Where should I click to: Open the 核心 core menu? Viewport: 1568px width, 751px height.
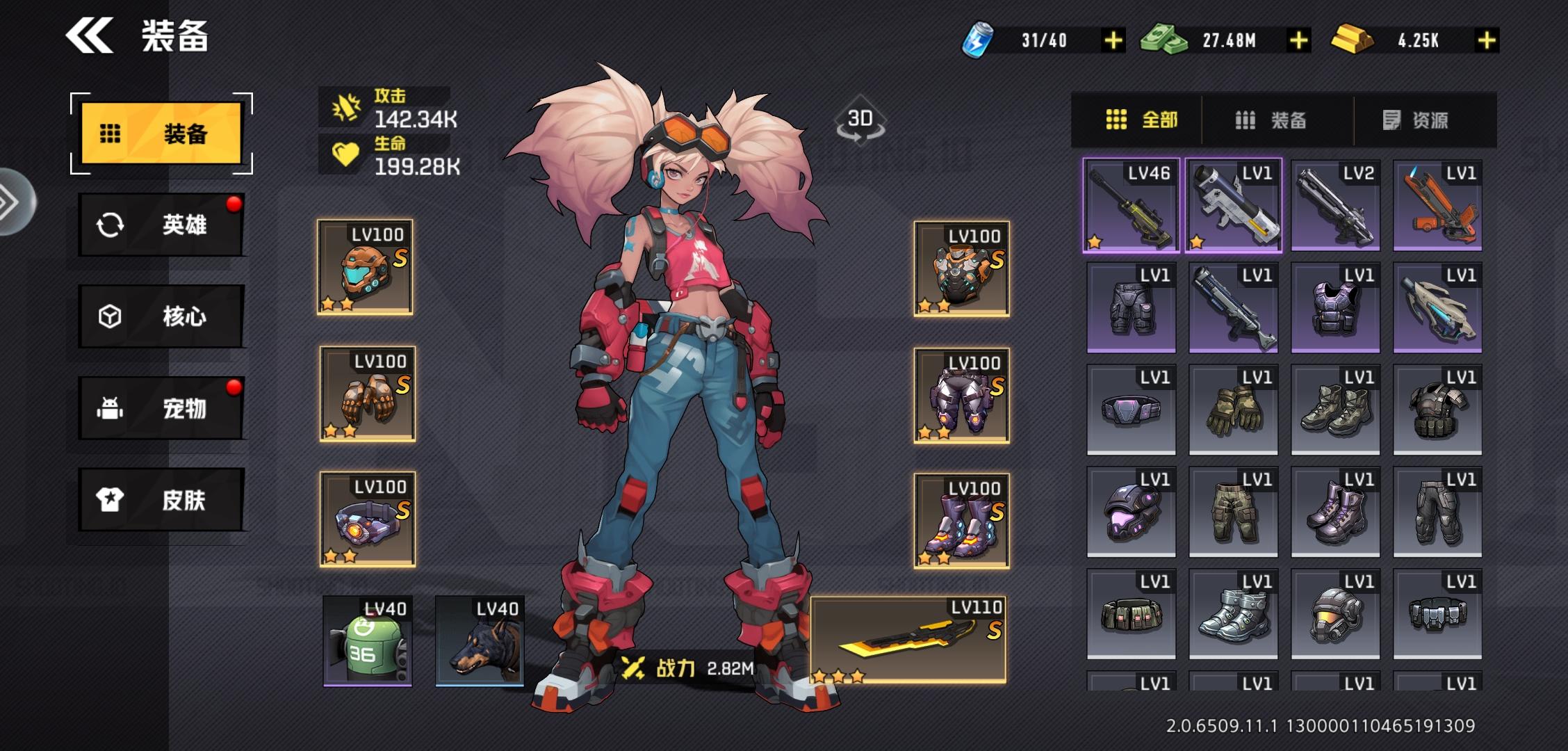click(x=161, y=316)
